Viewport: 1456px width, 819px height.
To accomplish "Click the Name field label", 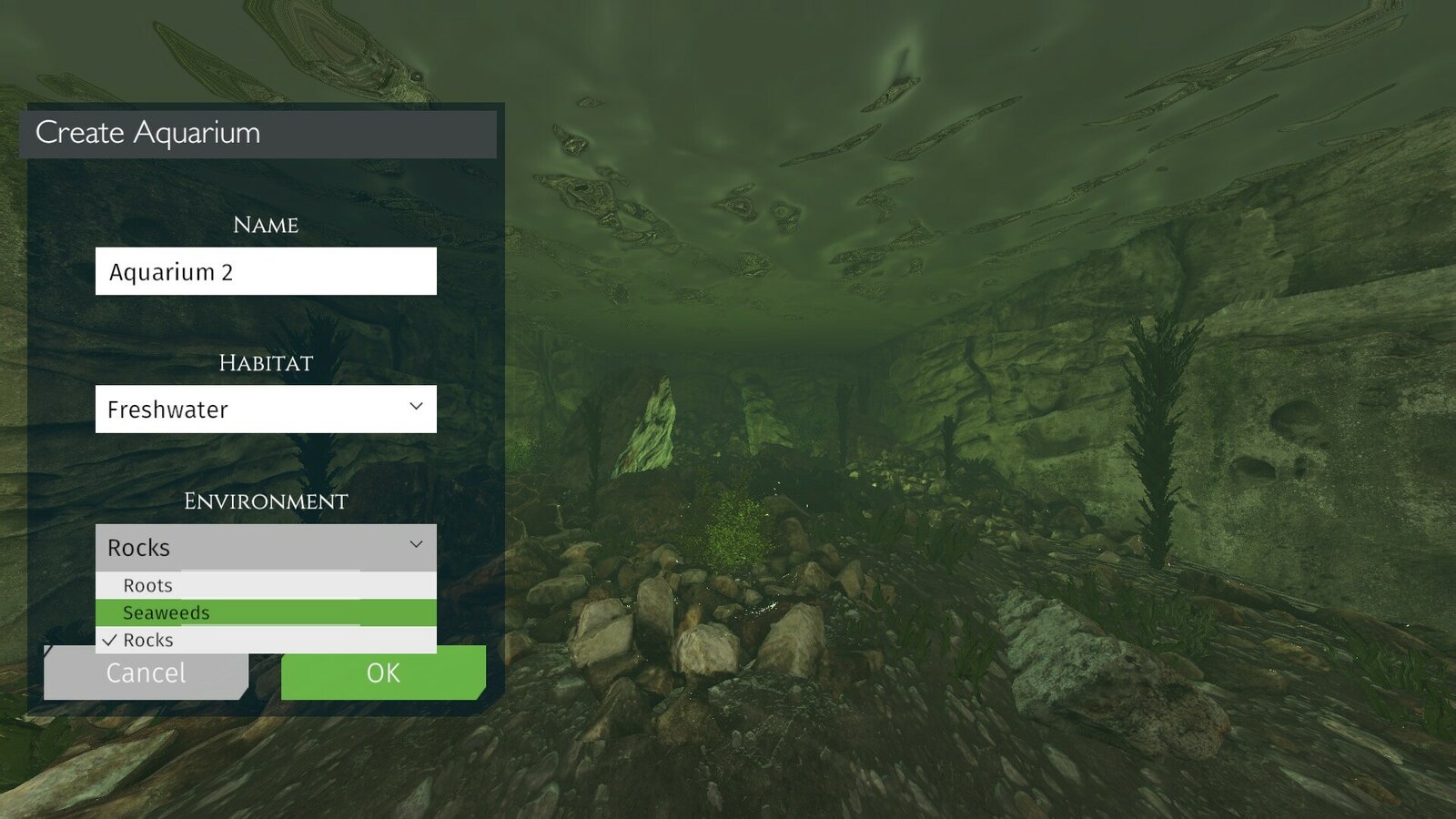I will click(x=264, y=225).
